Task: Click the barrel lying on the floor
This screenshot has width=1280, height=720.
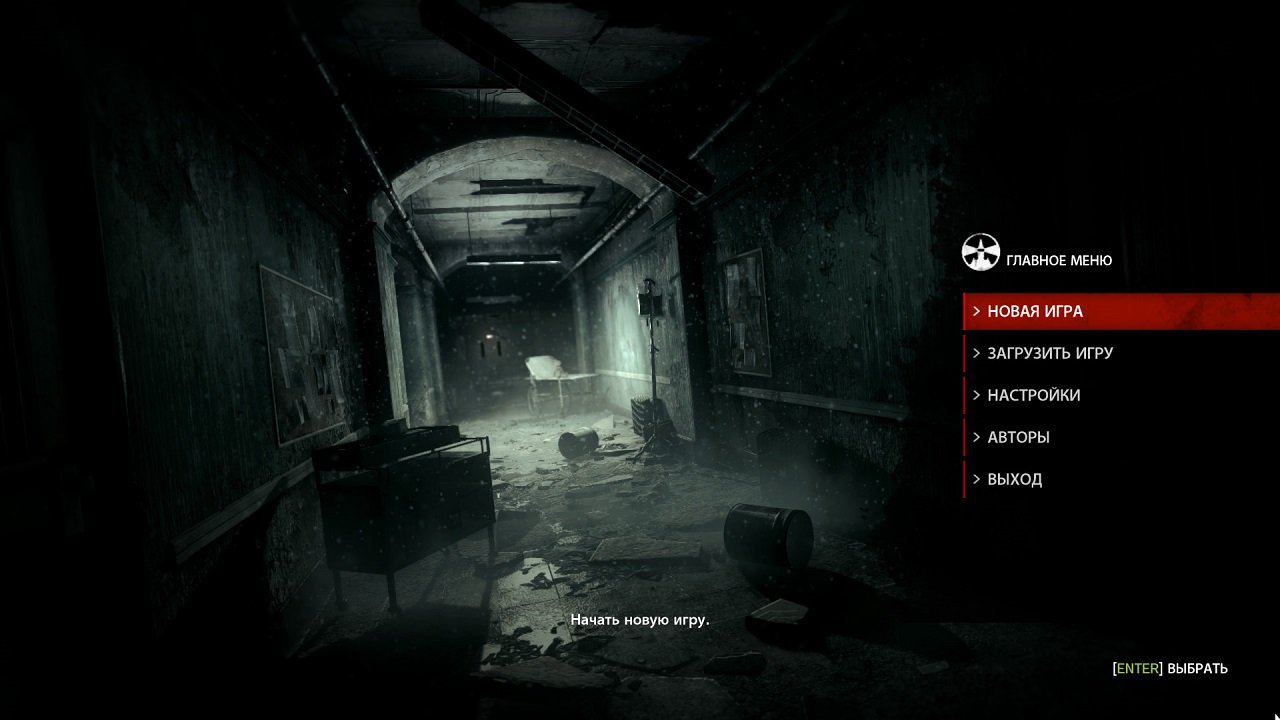Action: tap(770, 534)
